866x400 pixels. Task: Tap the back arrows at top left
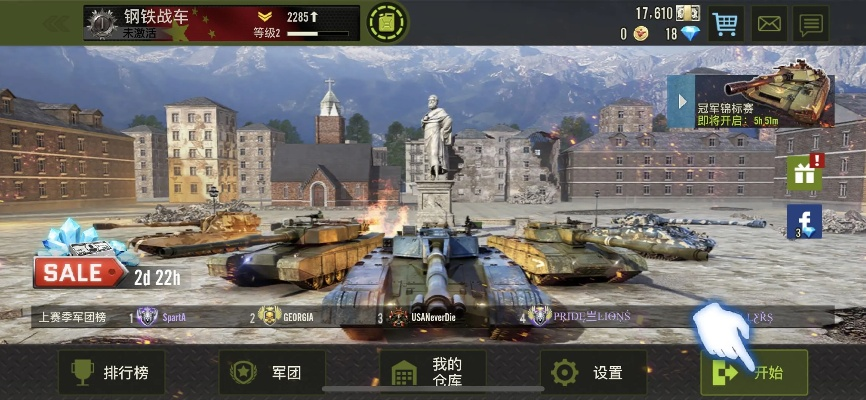click(55, 22)
